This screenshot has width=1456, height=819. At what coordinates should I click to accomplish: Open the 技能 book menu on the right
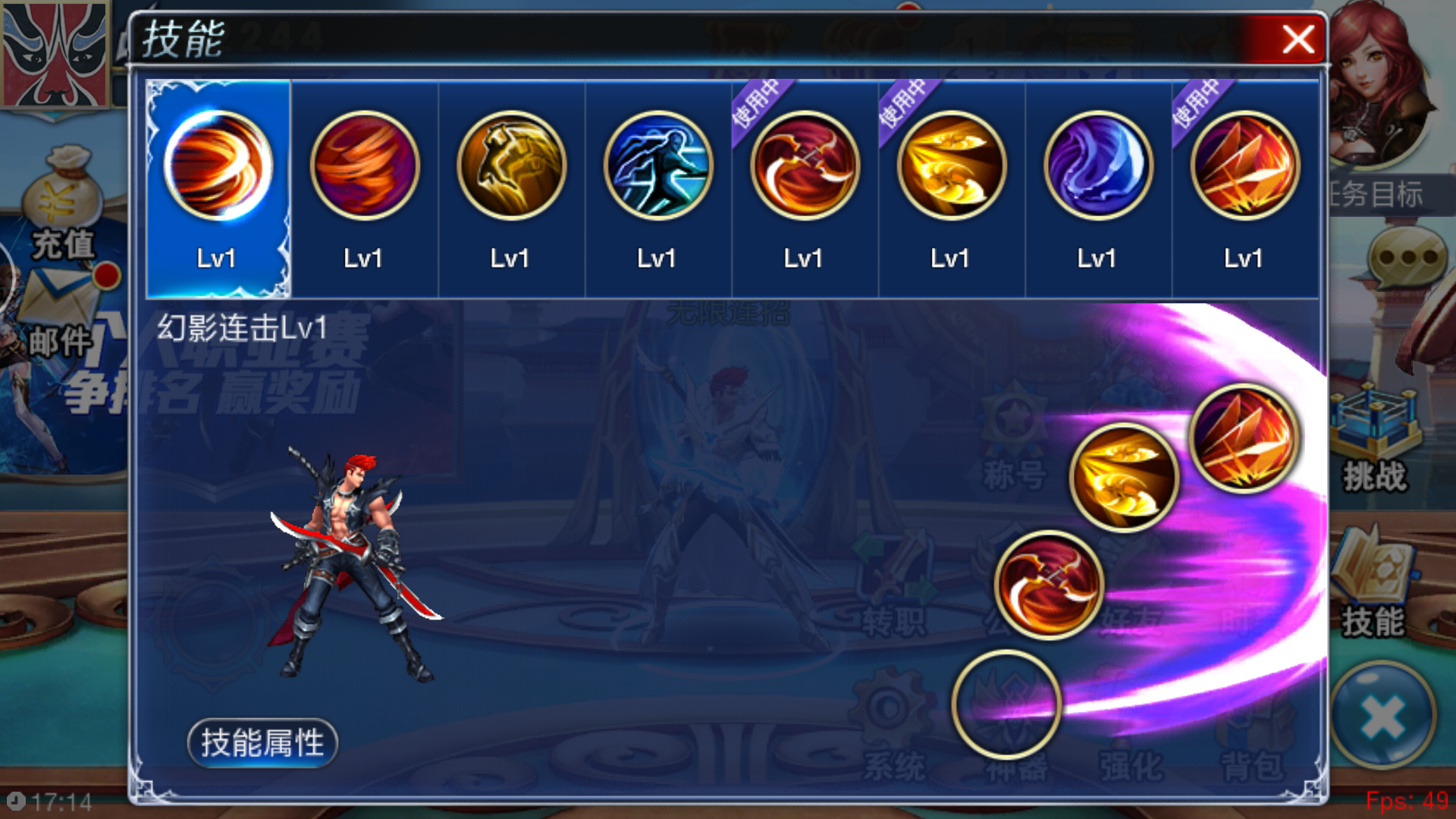pos(1373,585)
